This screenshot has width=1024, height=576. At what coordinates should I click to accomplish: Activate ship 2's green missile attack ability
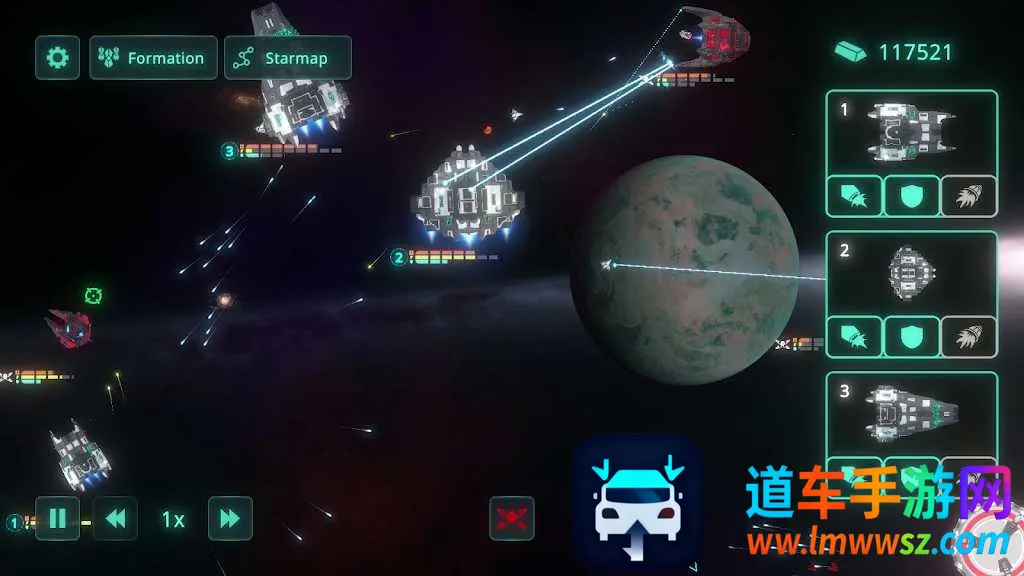click(854, 337)
